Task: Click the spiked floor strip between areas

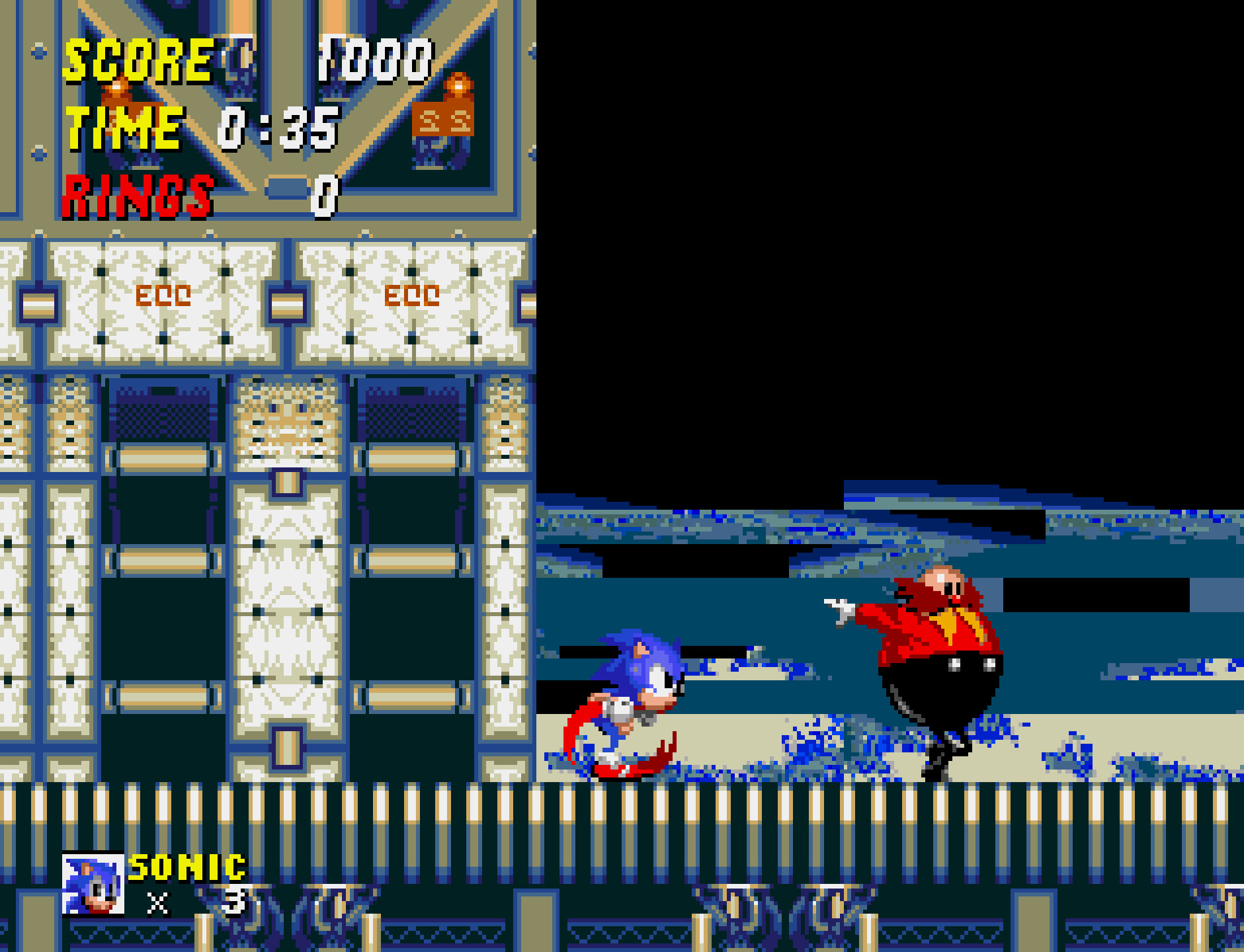Action: click(622, 810)
